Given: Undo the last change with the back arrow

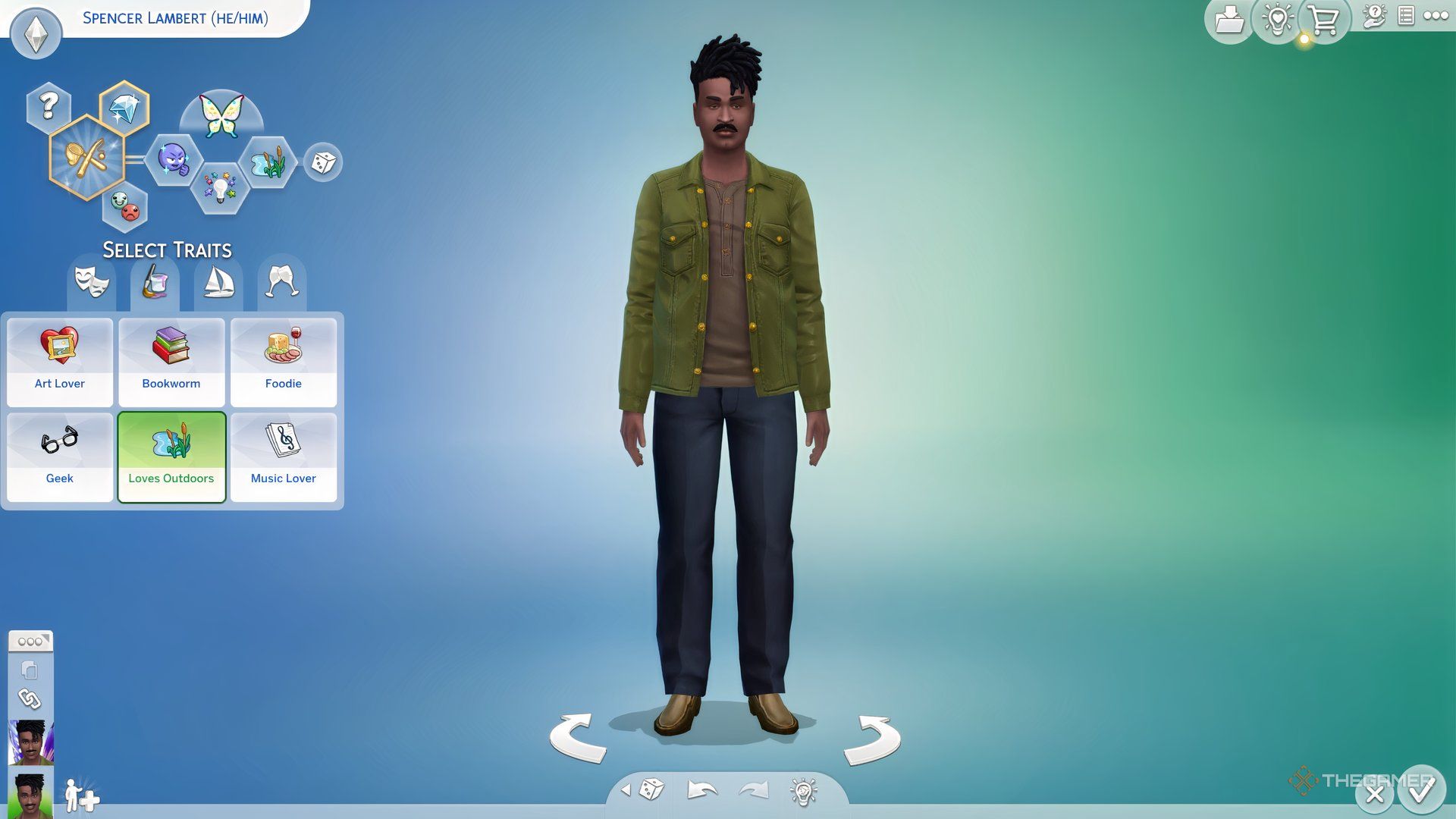Looking at the screenshot, I should click(701, 789).
